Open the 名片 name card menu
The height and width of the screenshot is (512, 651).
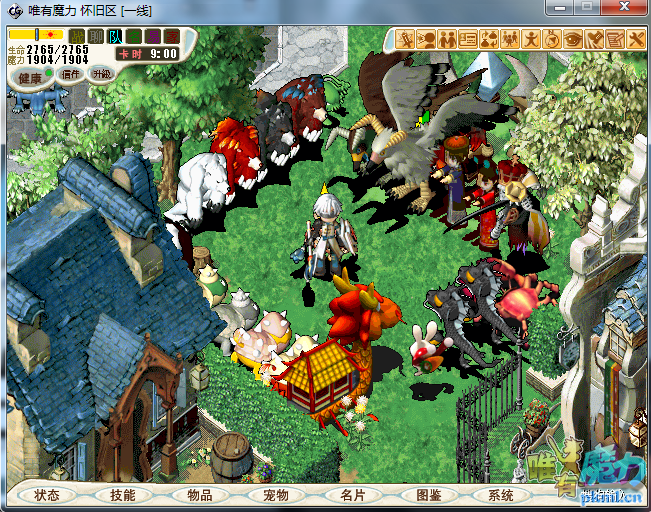351,495
